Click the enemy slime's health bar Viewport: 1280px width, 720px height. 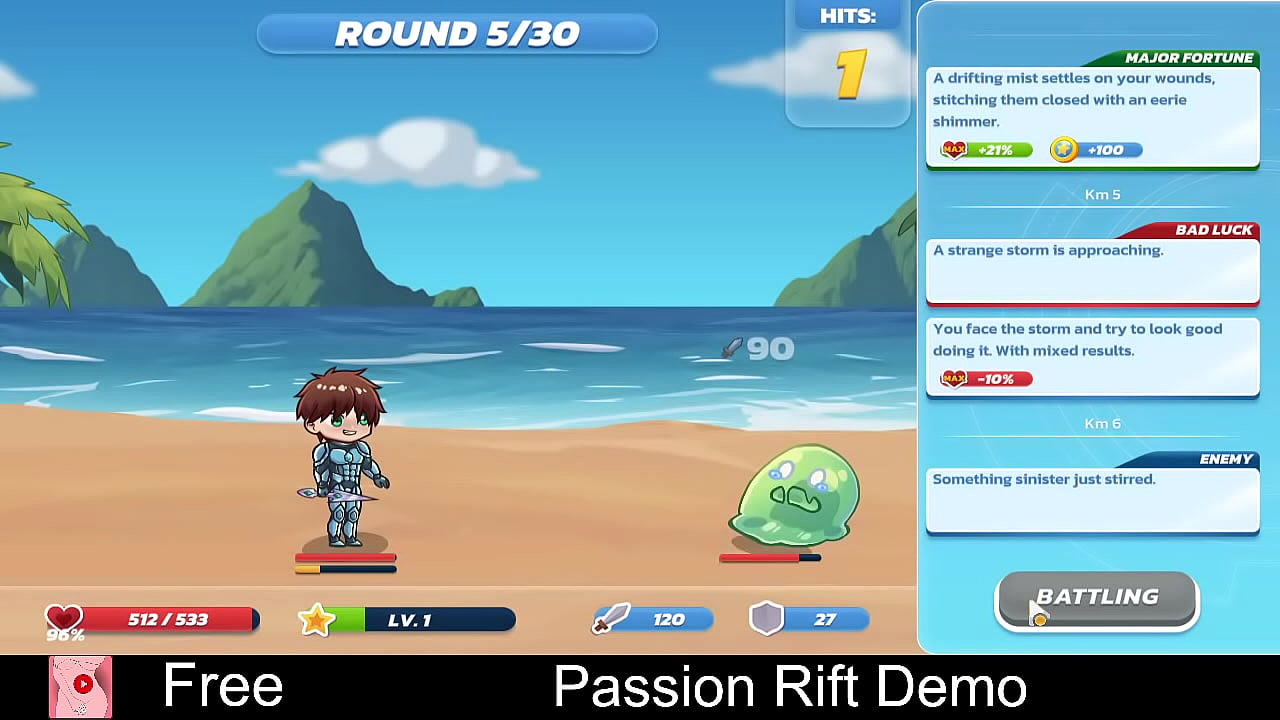coord(768,556)
